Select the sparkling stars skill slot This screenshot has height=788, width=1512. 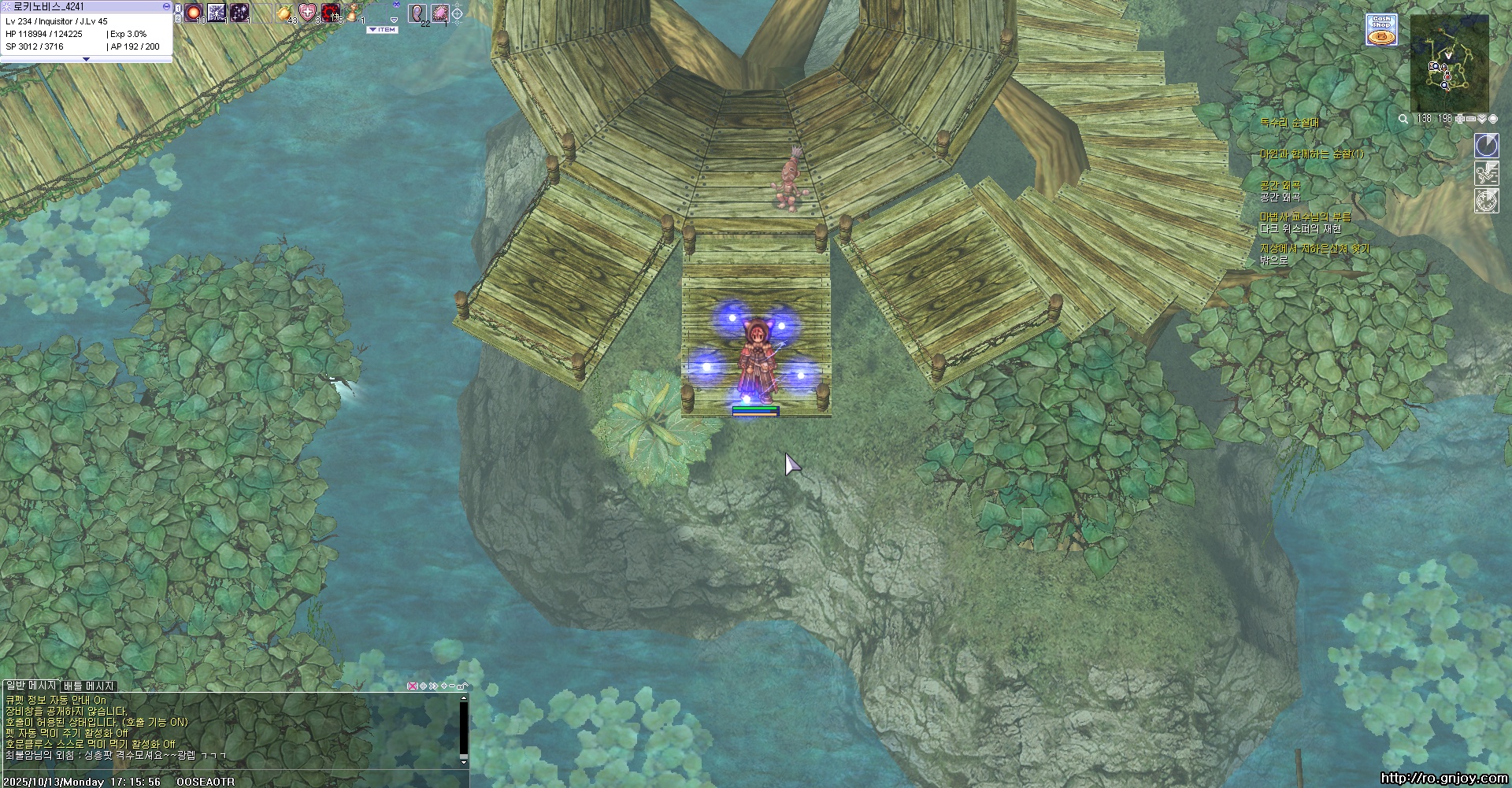239,13
